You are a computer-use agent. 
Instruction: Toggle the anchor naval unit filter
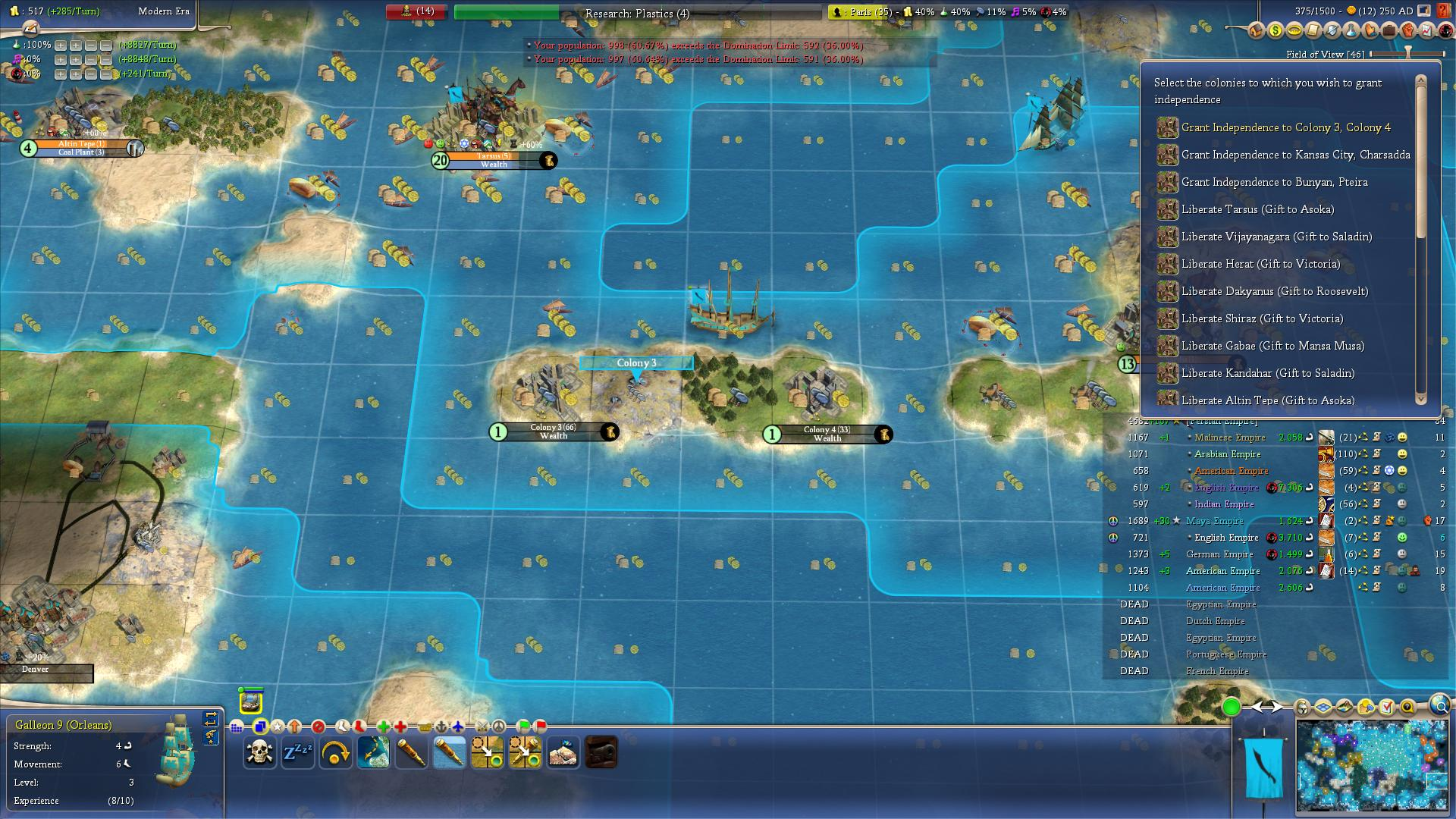point(441,726)
